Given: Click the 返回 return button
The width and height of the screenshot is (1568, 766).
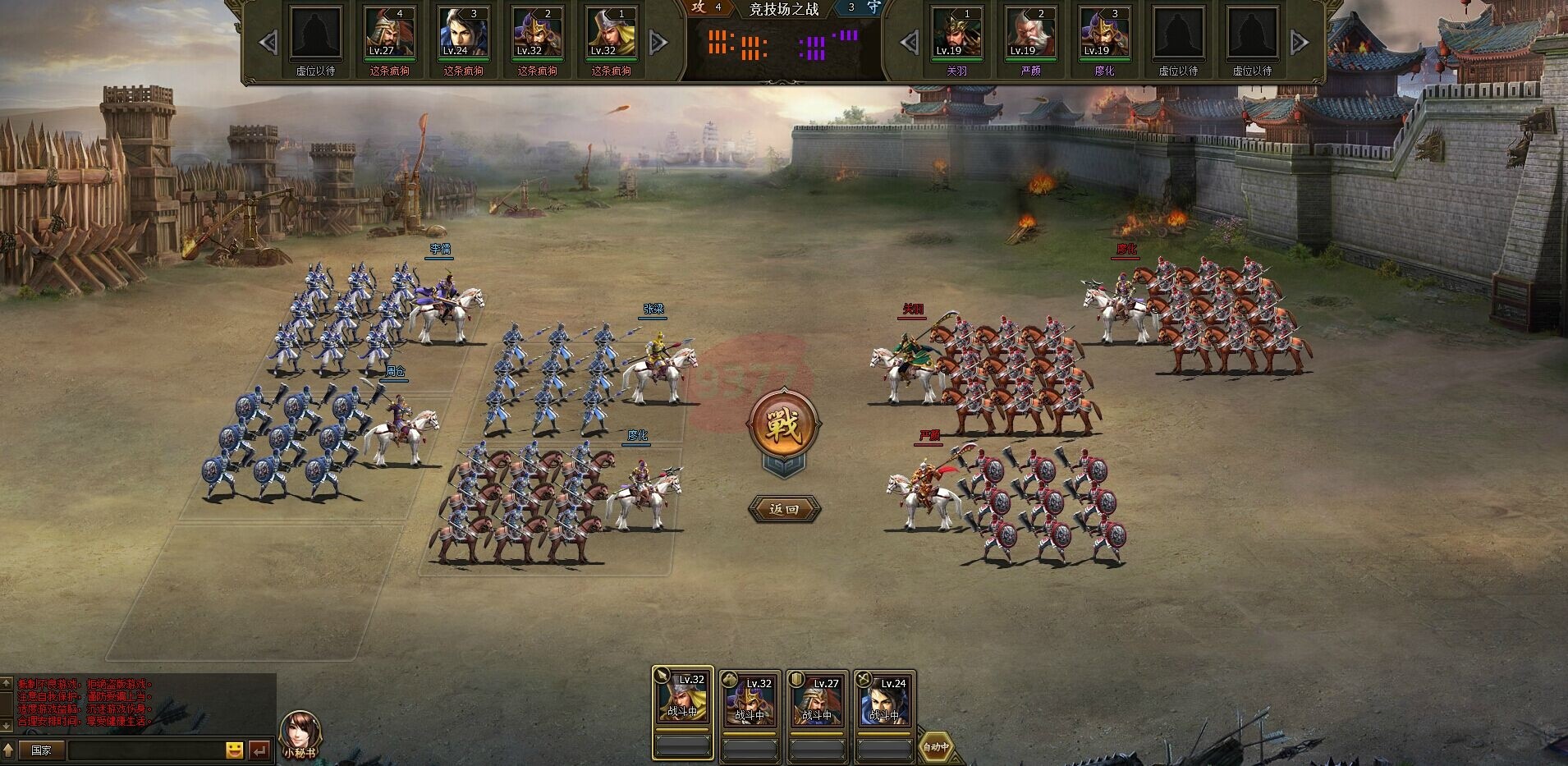Looking at the screenshot, I should coord(784,509).
